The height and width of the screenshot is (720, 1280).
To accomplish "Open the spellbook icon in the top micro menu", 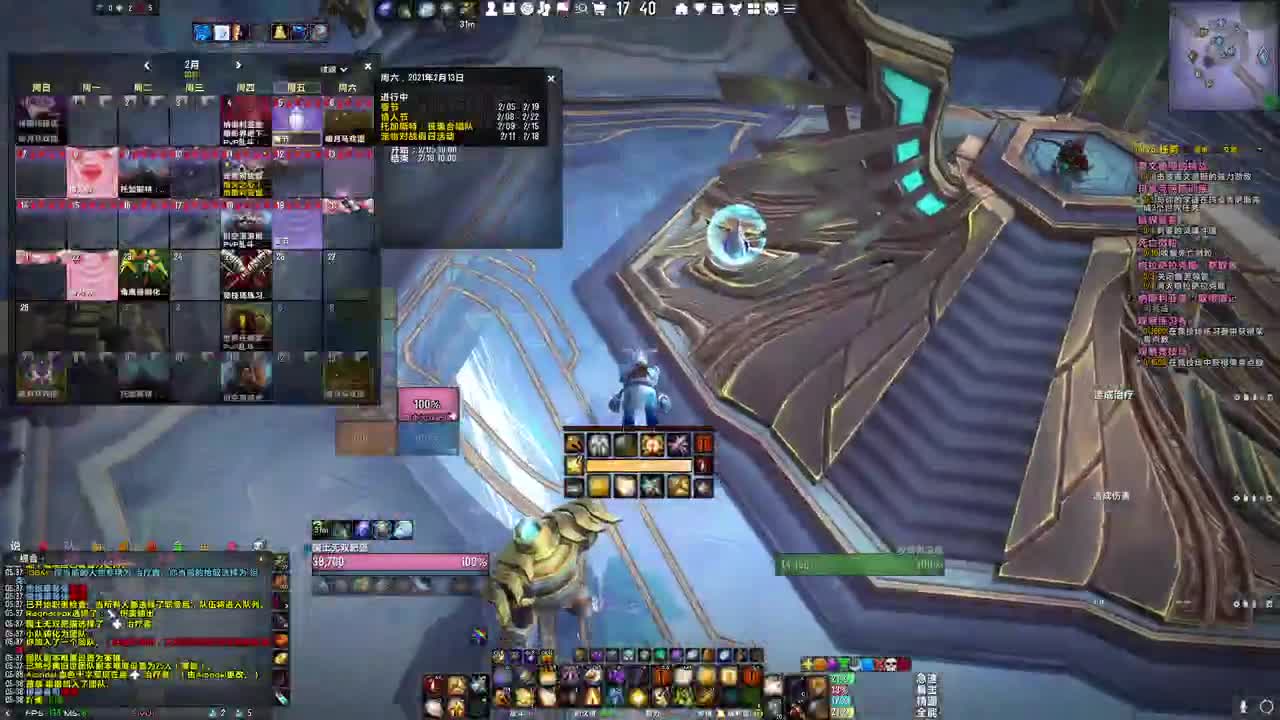I will click(x=507, y=9).
